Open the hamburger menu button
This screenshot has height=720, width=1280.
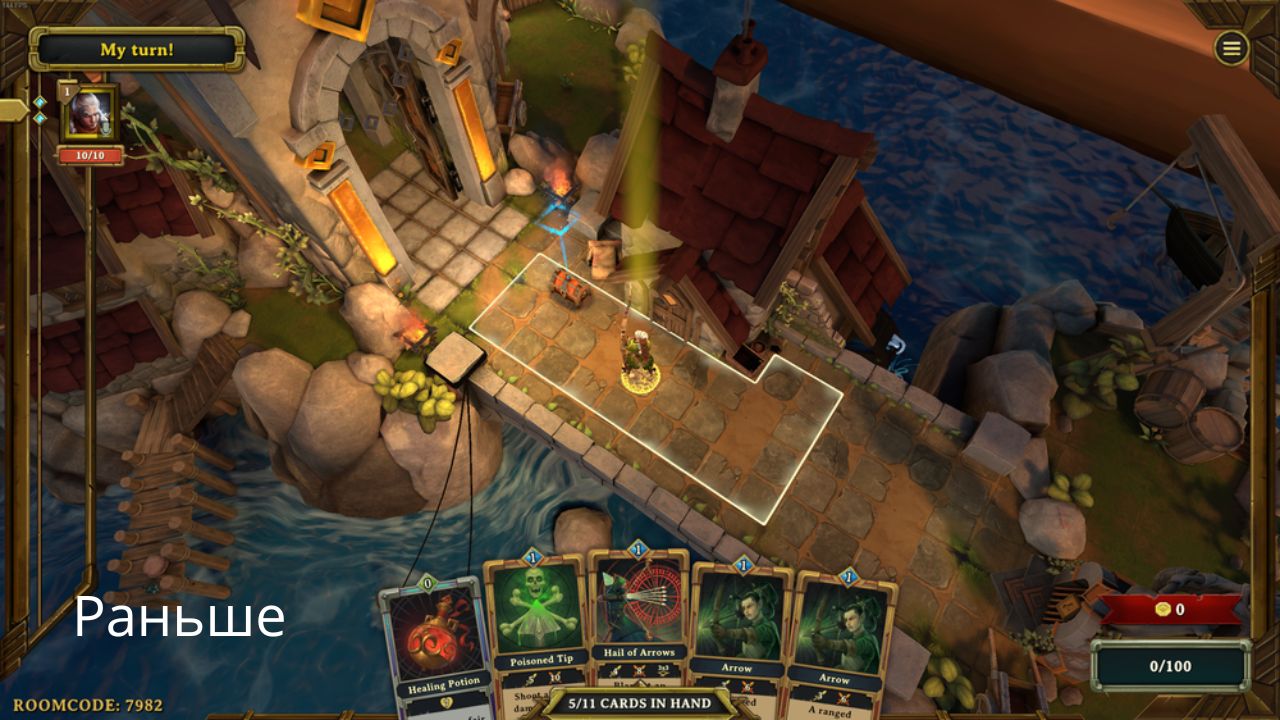coord(1231,48)
